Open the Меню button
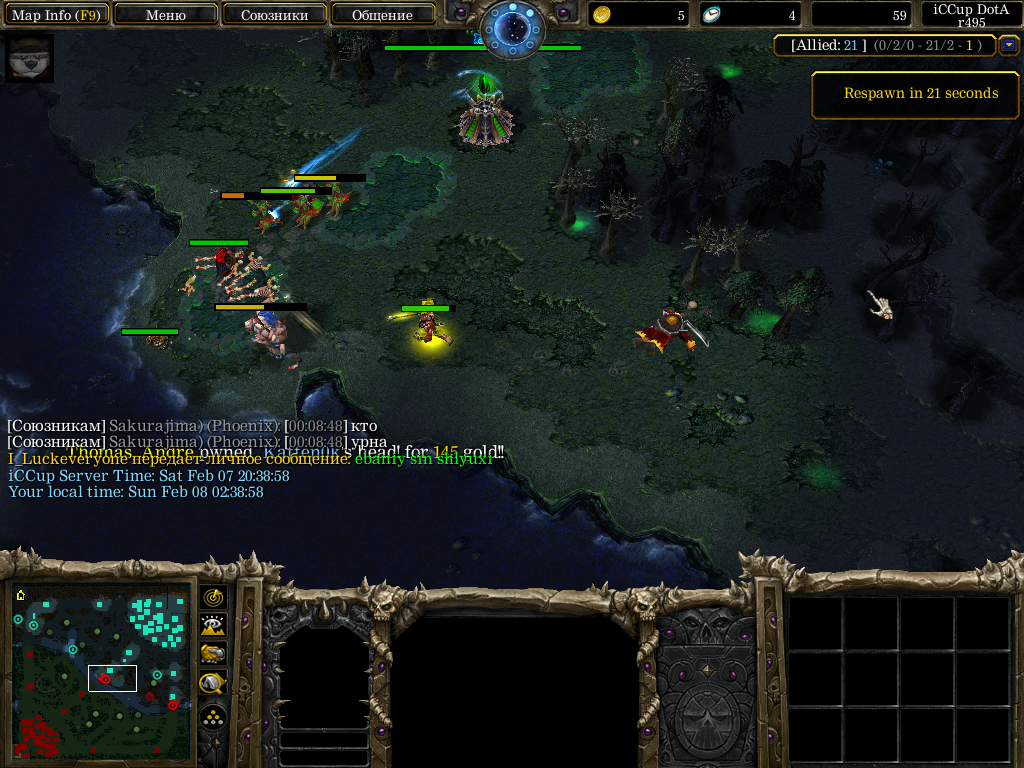The height and width of the screenshot is (768, 1024). pos(166,15)
